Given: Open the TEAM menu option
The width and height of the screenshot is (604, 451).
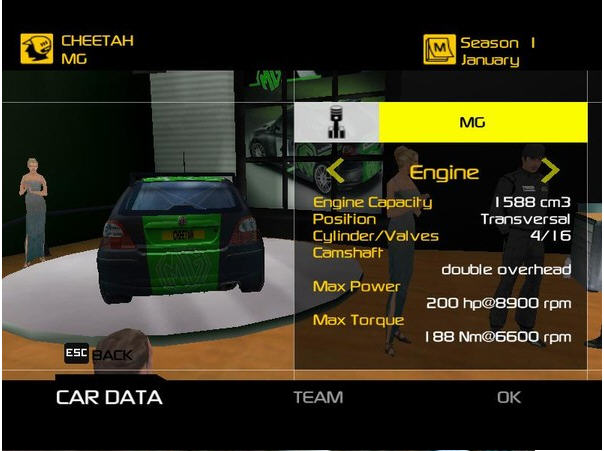Looking at the screenshot, I should click(318, 398).
